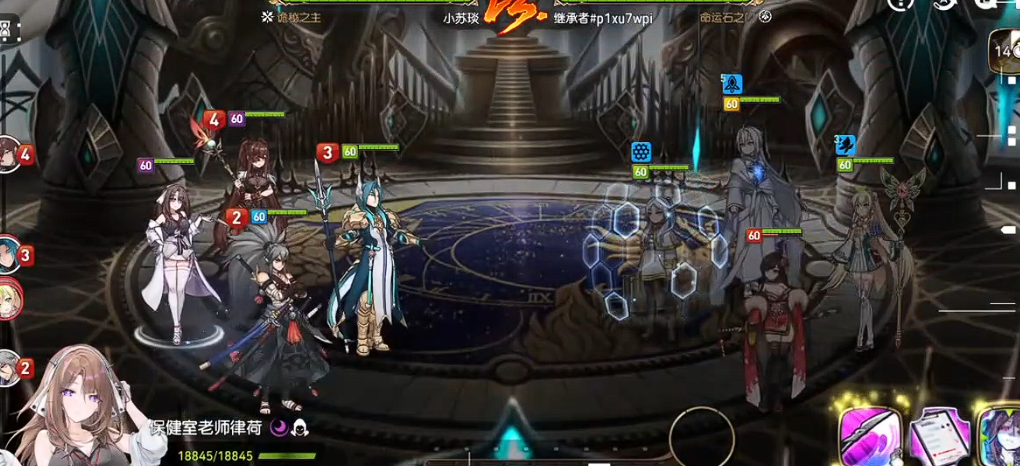The image size is (1020, 466).
Task: Select the brown-haired portrait marked 4
Action: (10, 154)
